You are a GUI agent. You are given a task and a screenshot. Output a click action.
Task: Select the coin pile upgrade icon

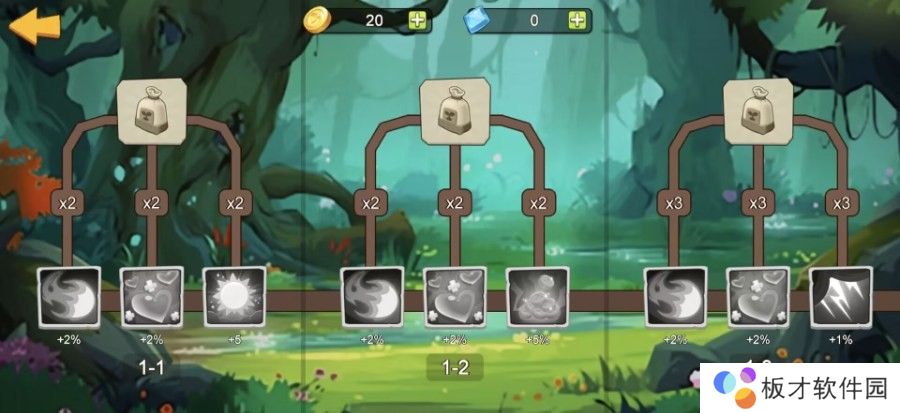click(x=538, y=297)
